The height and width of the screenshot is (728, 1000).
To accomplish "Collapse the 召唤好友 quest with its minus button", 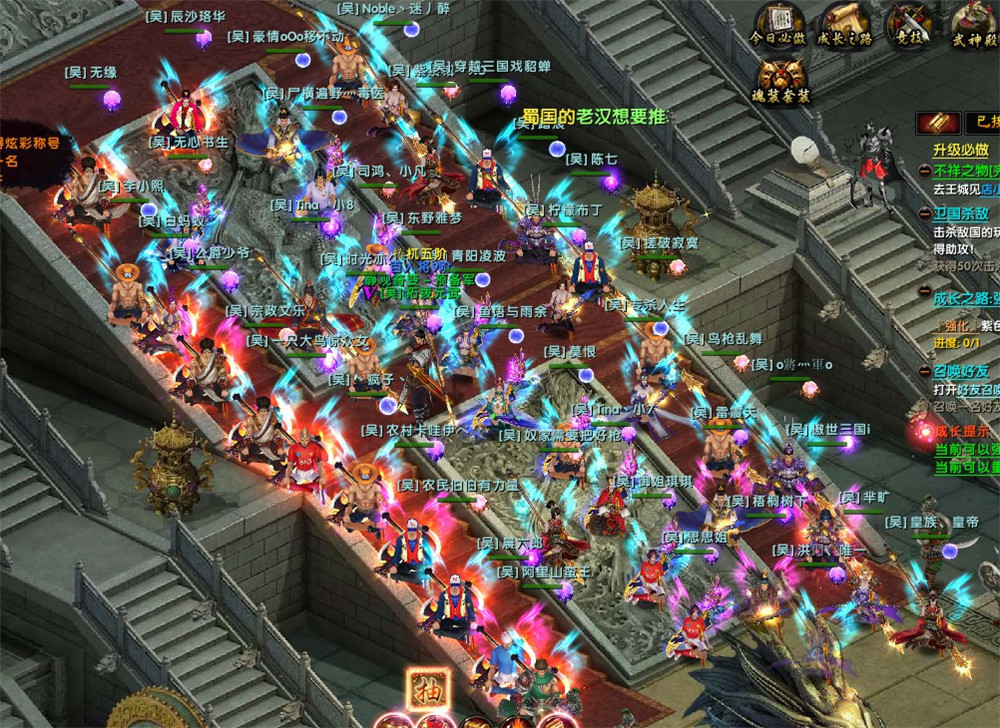I will 926,371.
